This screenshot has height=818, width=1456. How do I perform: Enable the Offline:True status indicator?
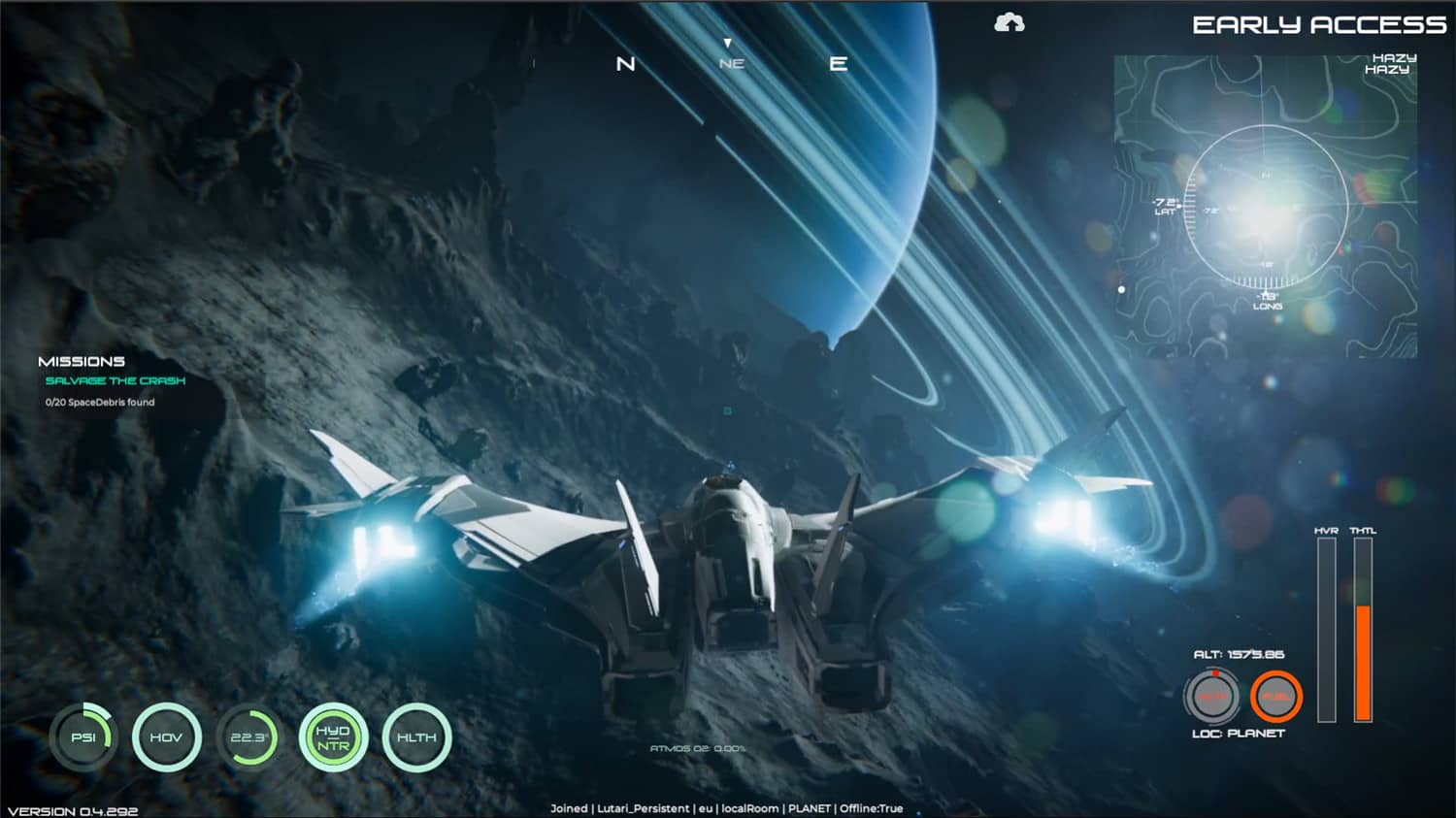(x=874, y=807)
